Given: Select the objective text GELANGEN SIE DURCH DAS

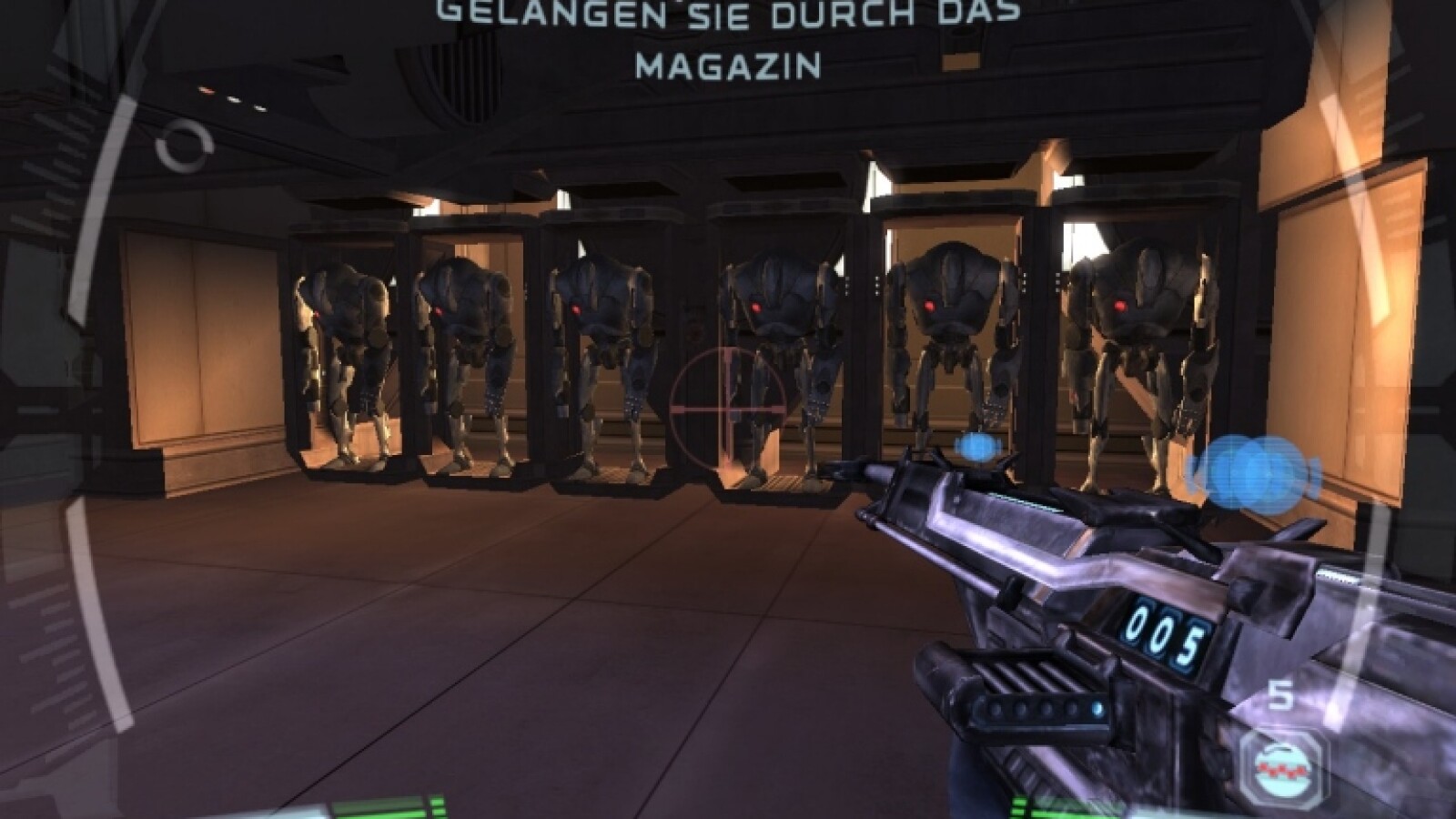Looking at the screenshot, I should click(728, 14).
